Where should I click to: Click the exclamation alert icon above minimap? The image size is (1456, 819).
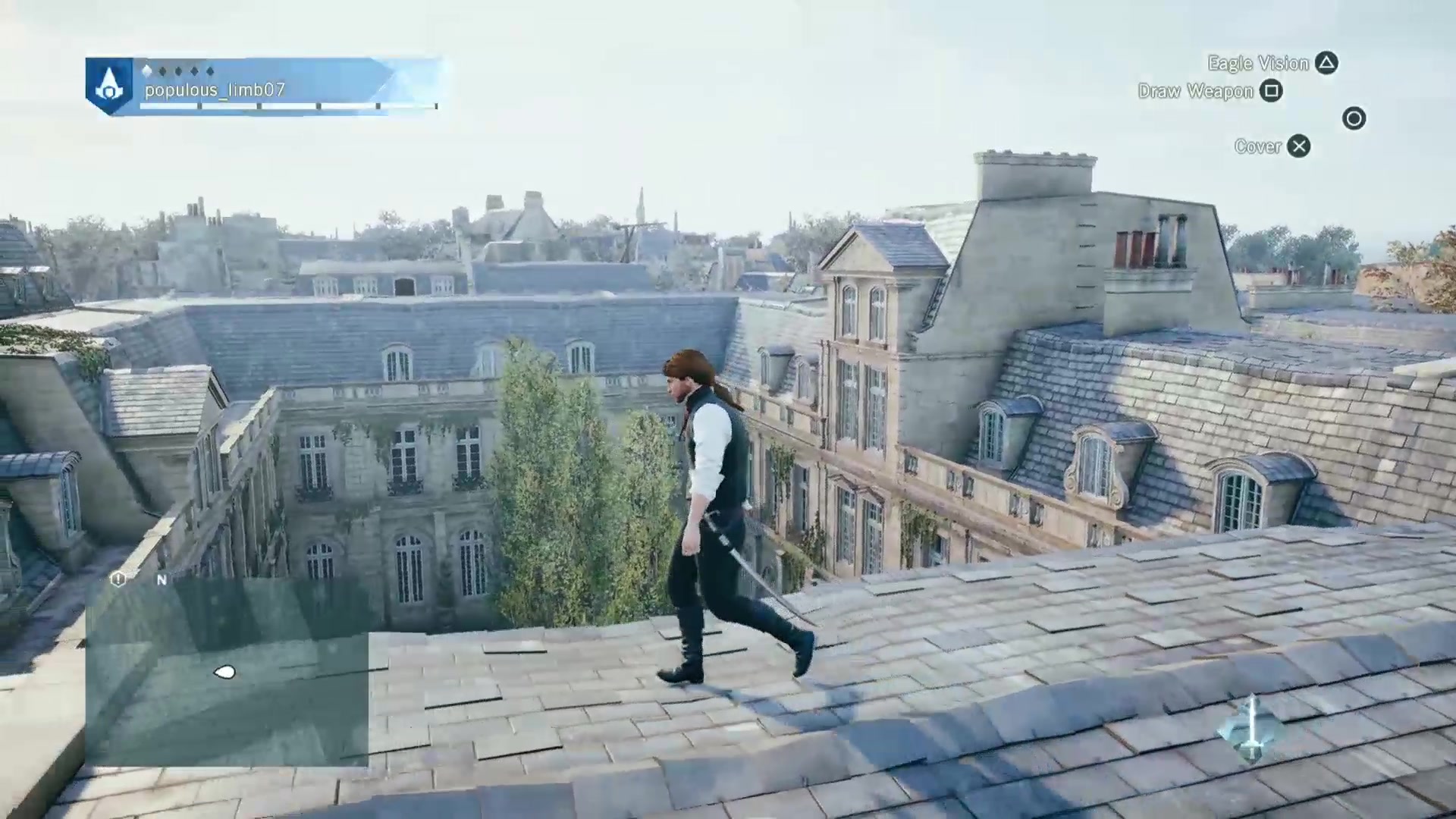click(118, 579)
